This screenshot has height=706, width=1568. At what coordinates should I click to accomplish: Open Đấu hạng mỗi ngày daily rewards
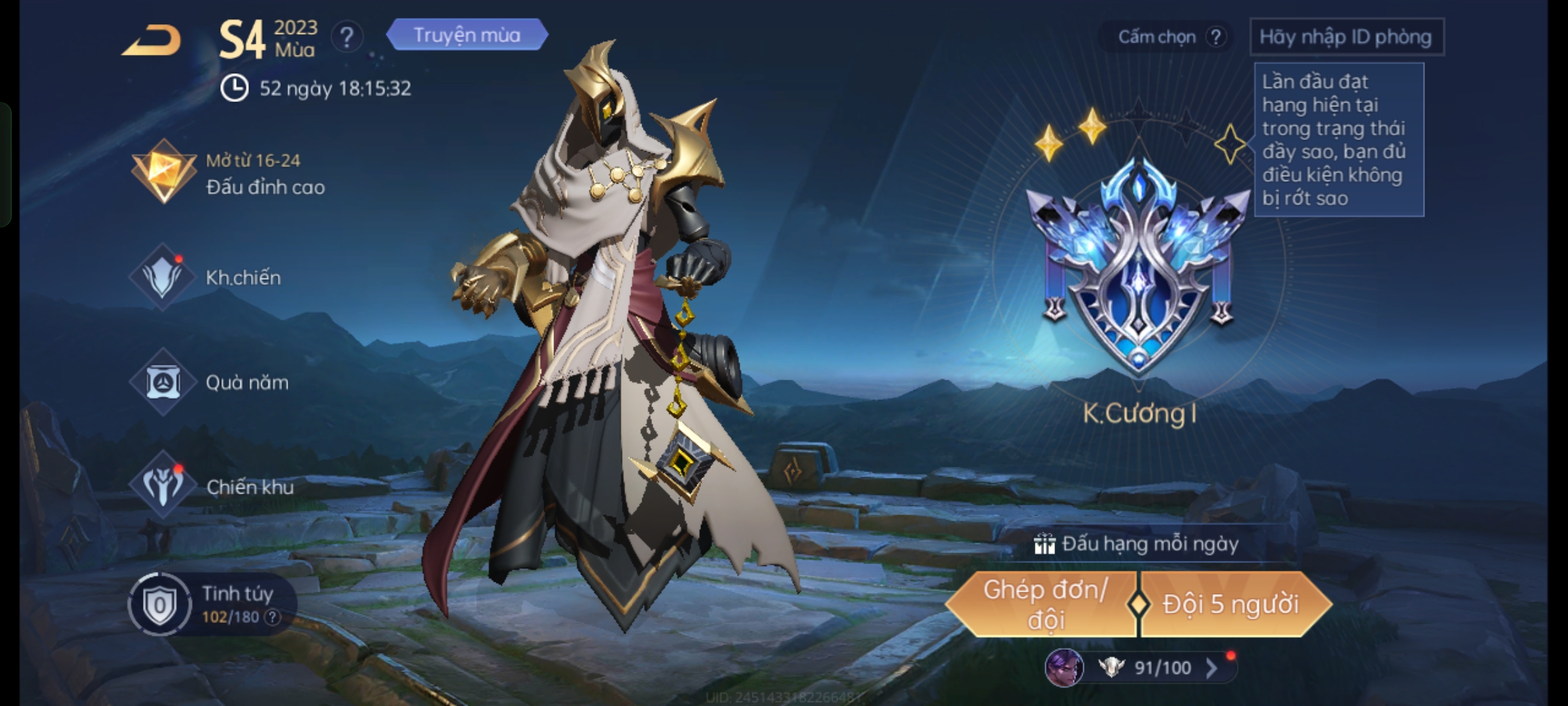tap(1137, 544)
